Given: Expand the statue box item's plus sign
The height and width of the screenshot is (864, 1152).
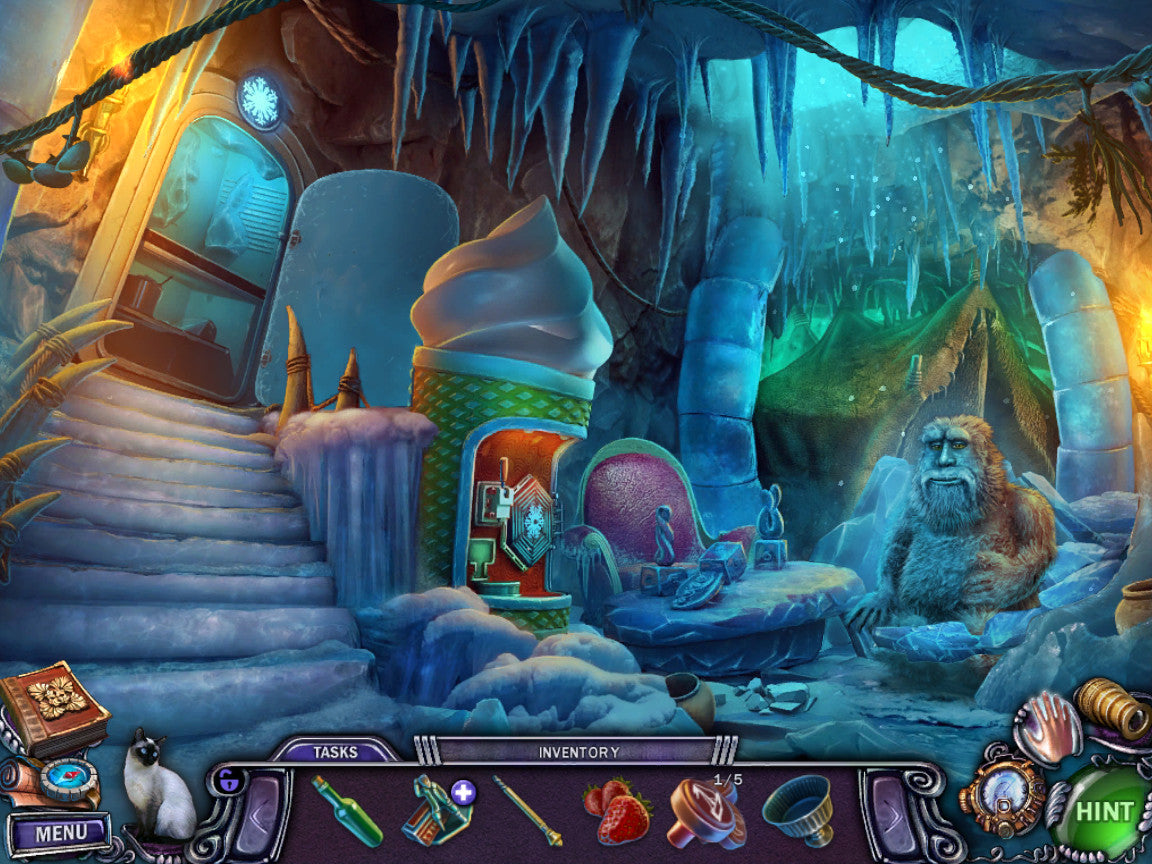Looking at the screenshot, I should (x=463, y=793).
